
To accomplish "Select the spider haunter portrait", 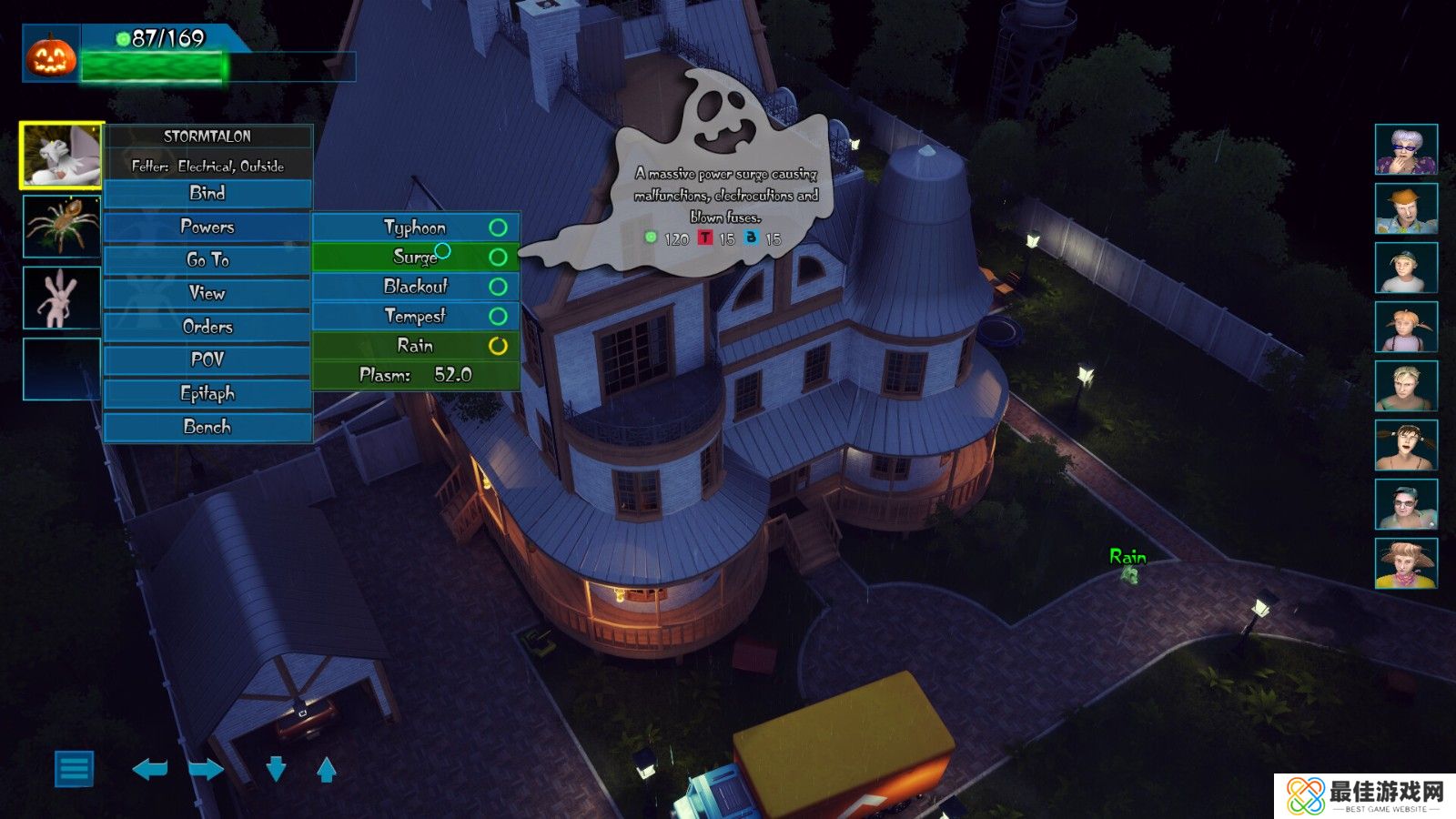I will tap(61, 226).
